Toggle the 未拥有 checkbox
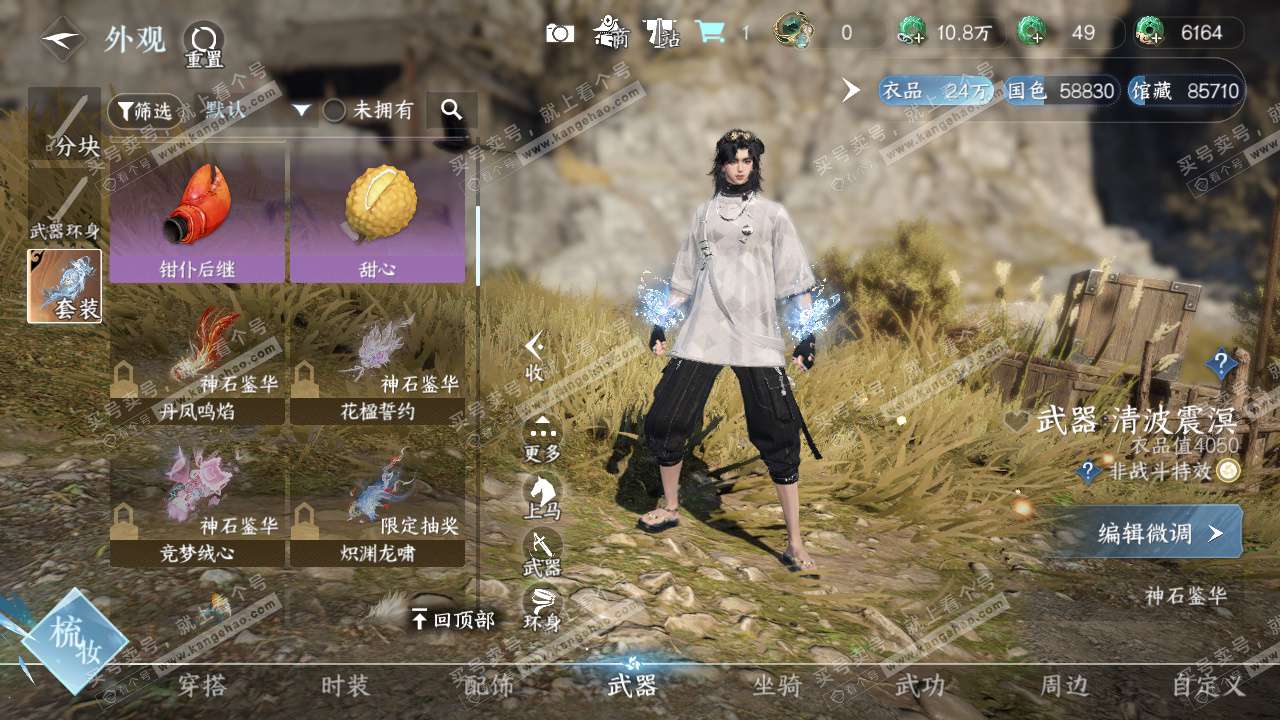This screenshot has height=720, width=1280. pos(335,111)
